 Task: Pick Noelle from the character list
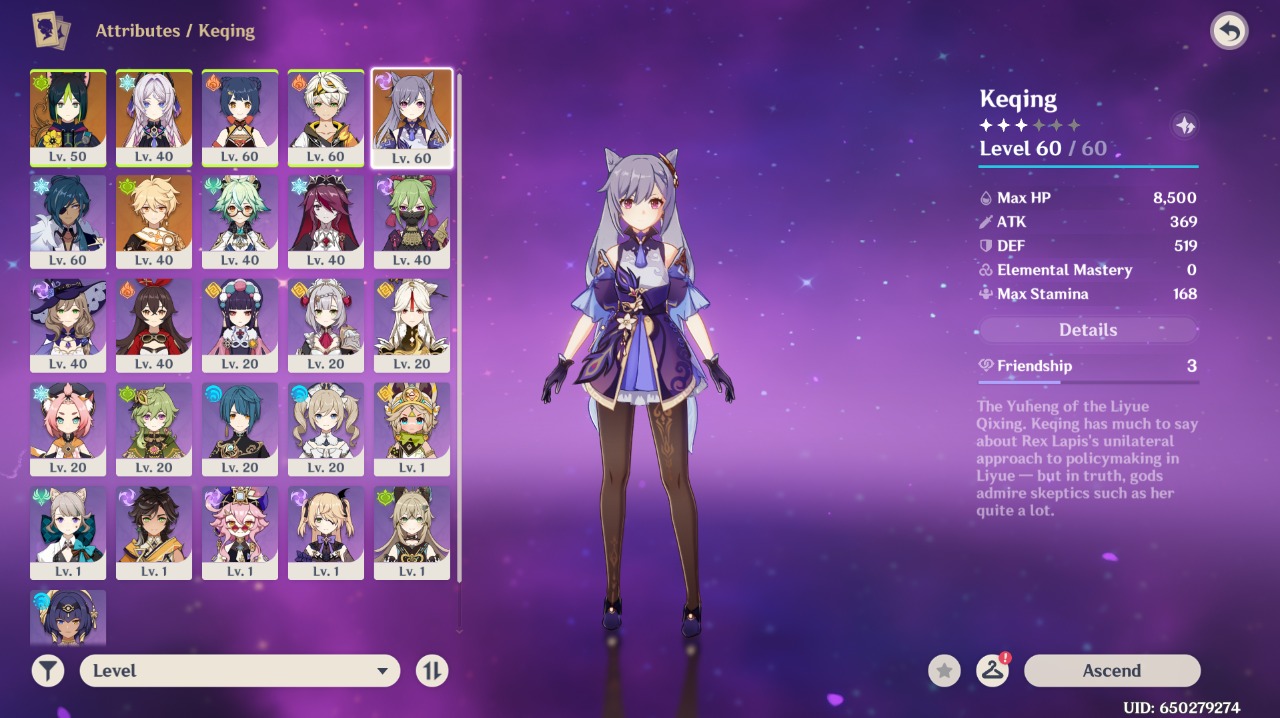point(326,318)
